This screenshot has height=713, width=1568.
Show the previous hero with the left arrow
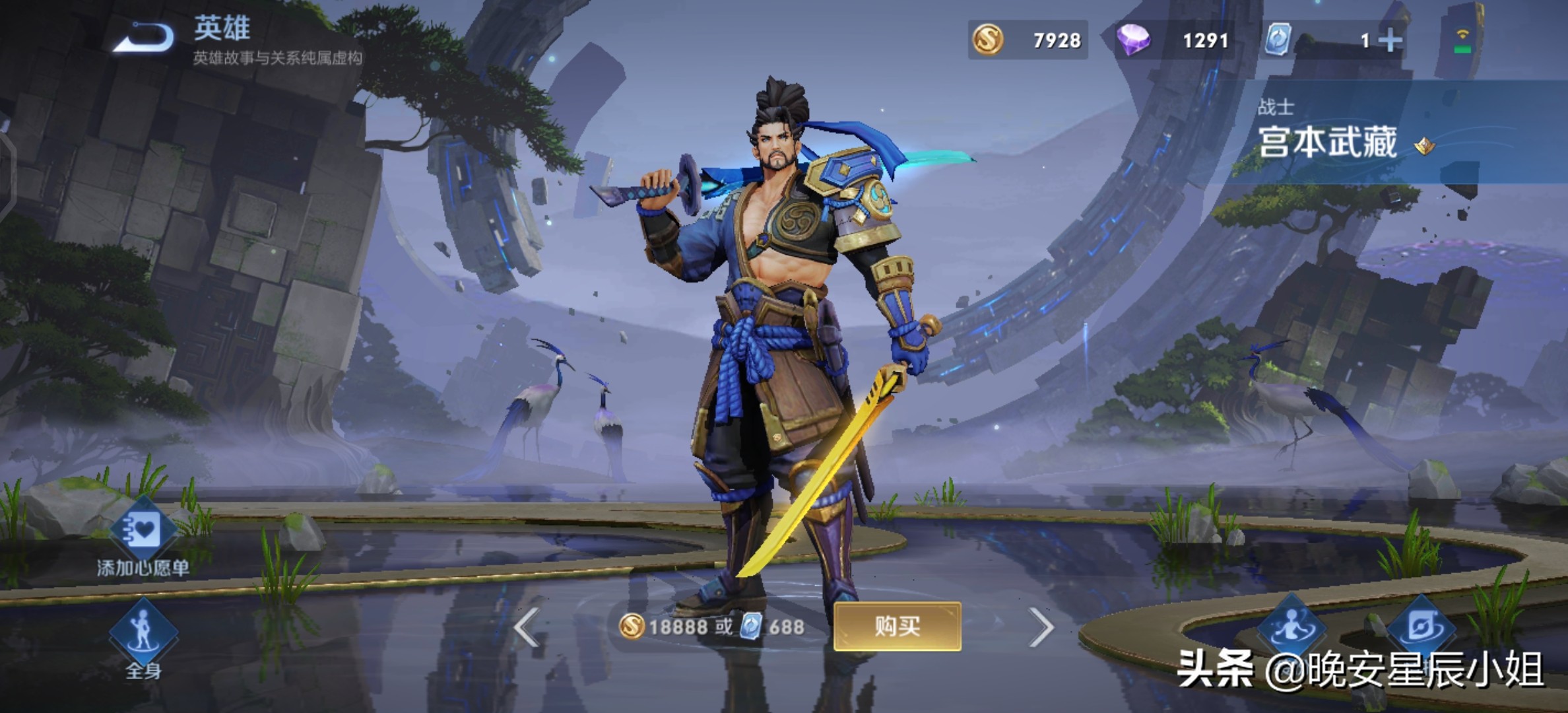coord(527,627)
